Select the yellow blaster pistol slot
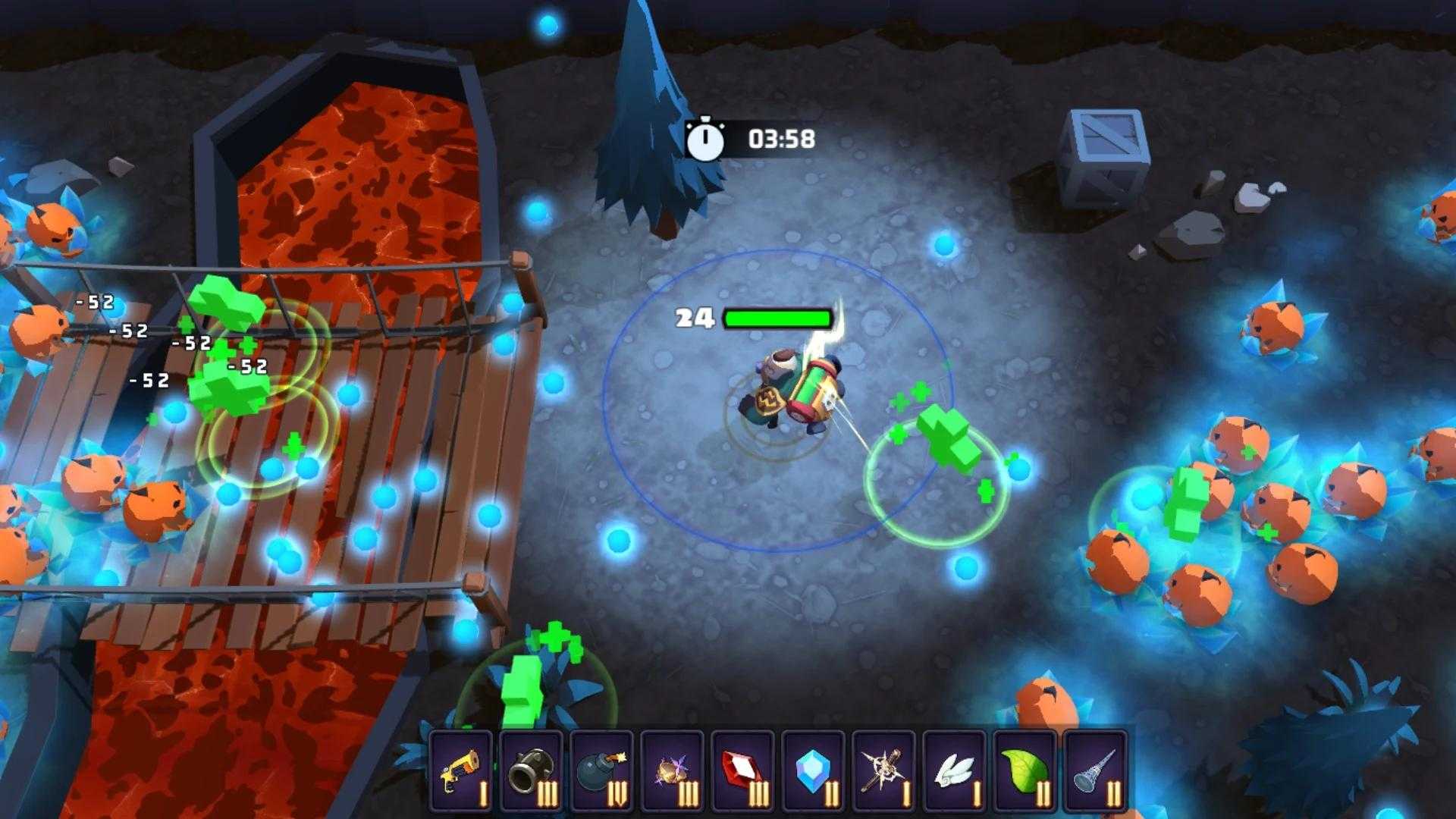Image resolution: width=1456 pixels, height=819 pixels. click(x=461, y=771)
